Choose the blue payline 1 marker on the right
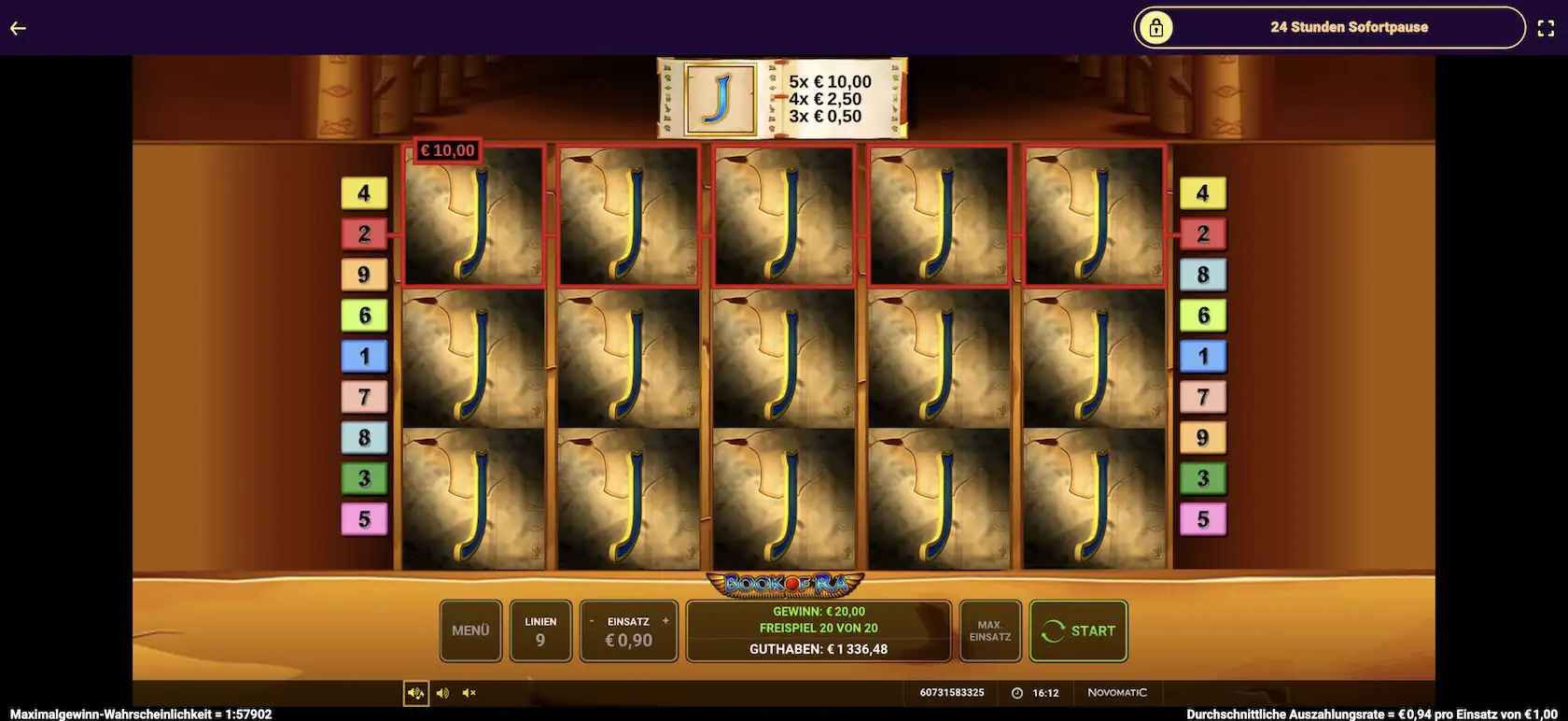The height and width of the screenshot is (721, 1568). point(1203,356)
